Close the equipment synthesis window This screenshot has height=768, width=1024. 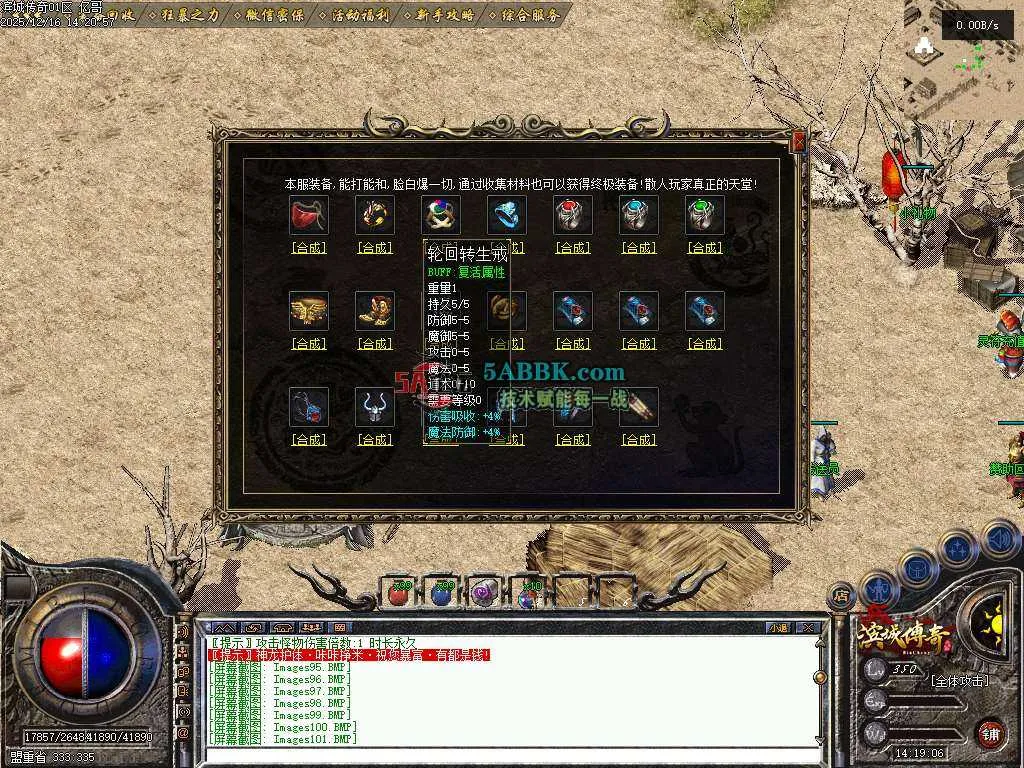click(x=798, y=143)
